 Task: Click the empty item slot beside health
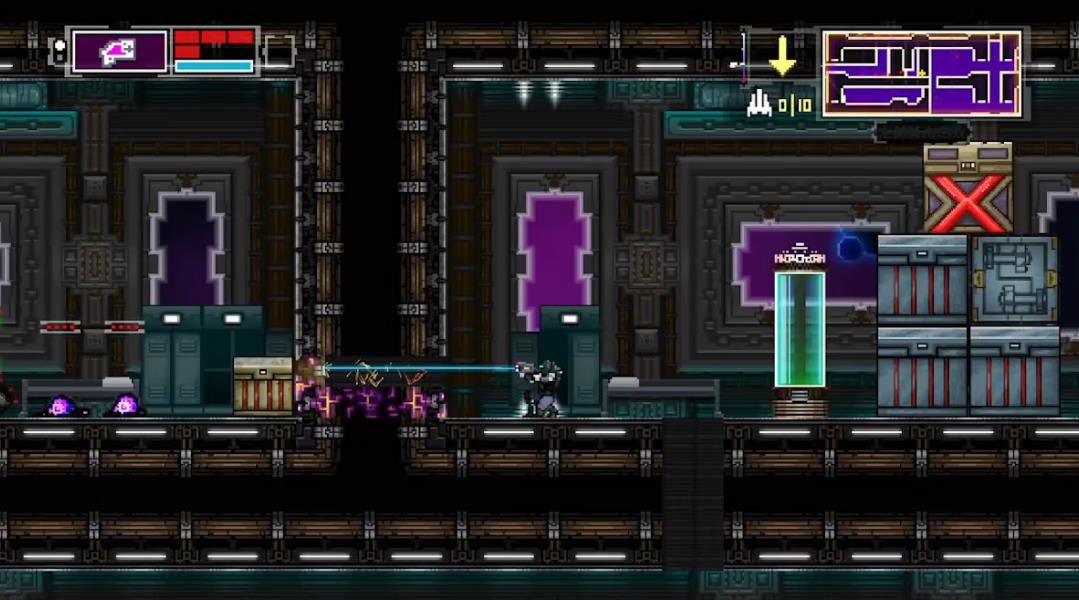[278, 51]
